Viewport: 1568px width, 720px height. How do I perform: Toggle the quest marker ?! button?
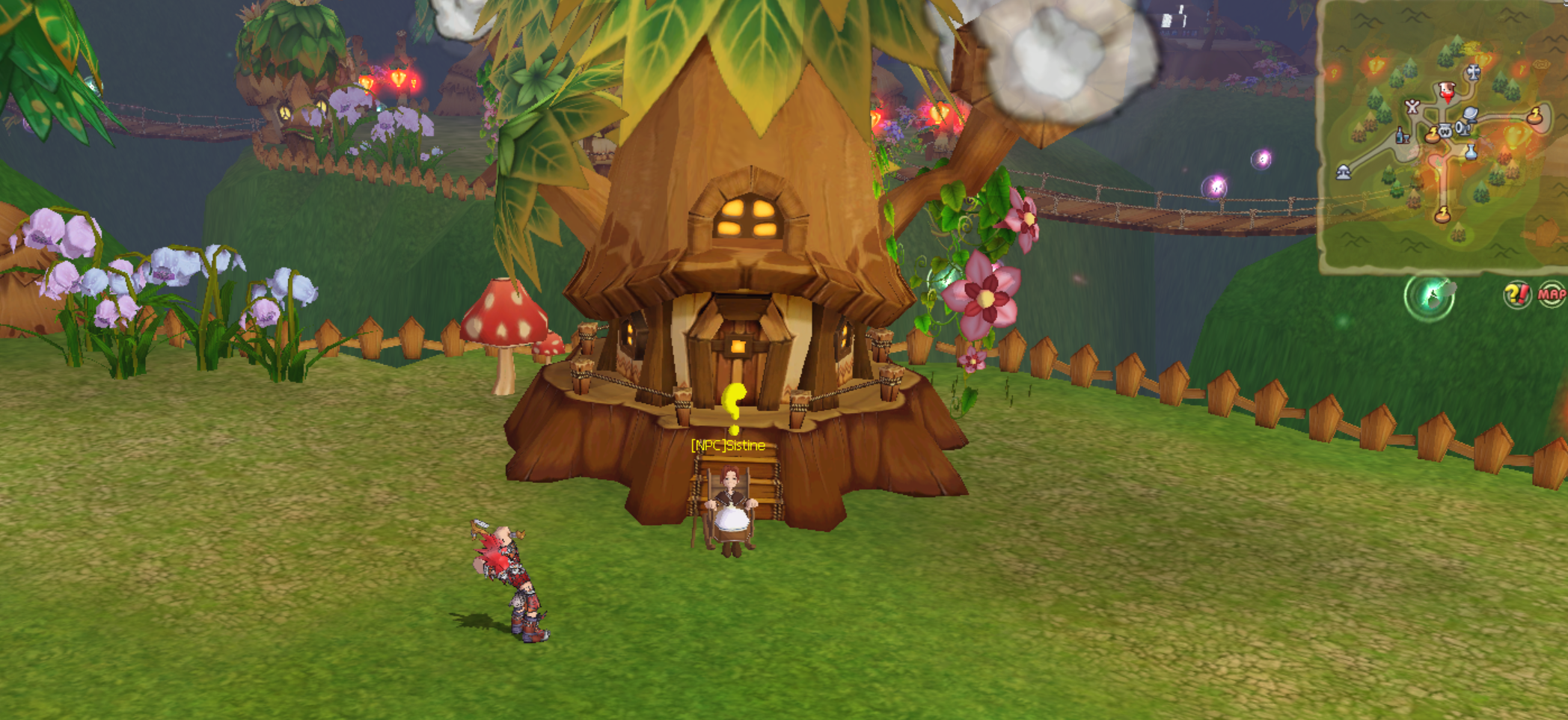click(x=1517, y=295)
